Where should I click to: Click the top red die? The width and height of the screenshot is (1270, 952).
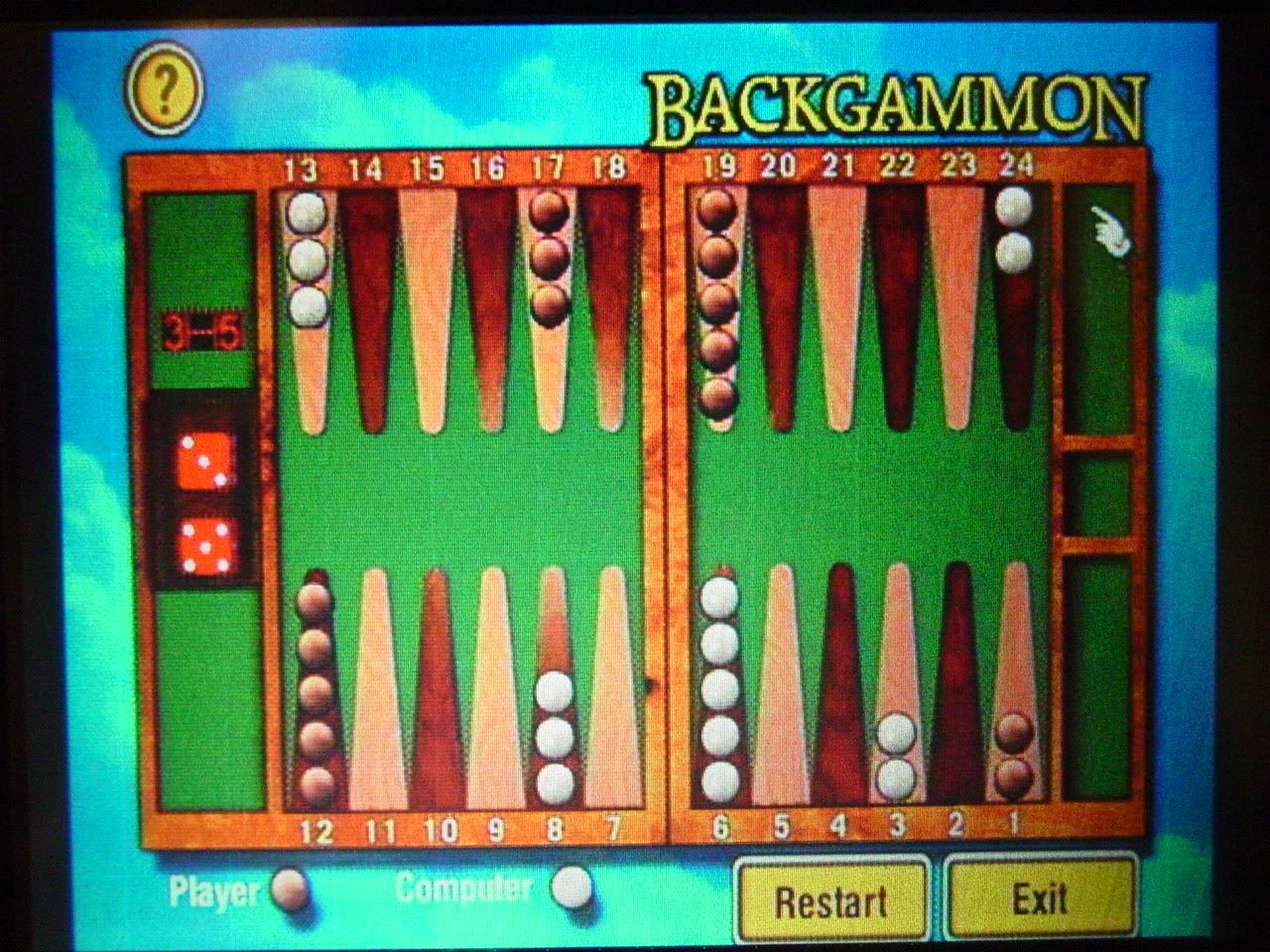click(206, 461)
